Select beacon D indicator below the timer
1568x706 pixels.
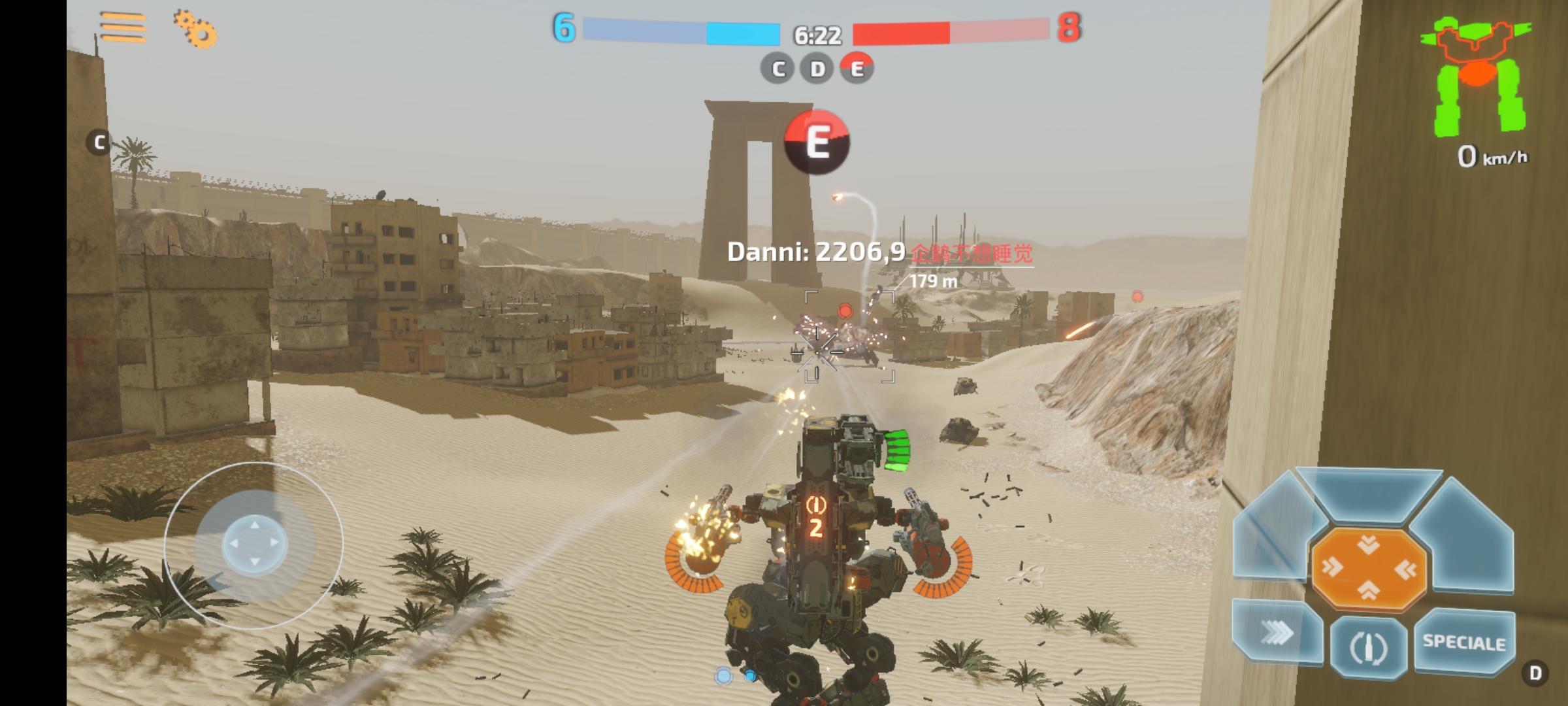pyautogui.click(x=817, y=68)
